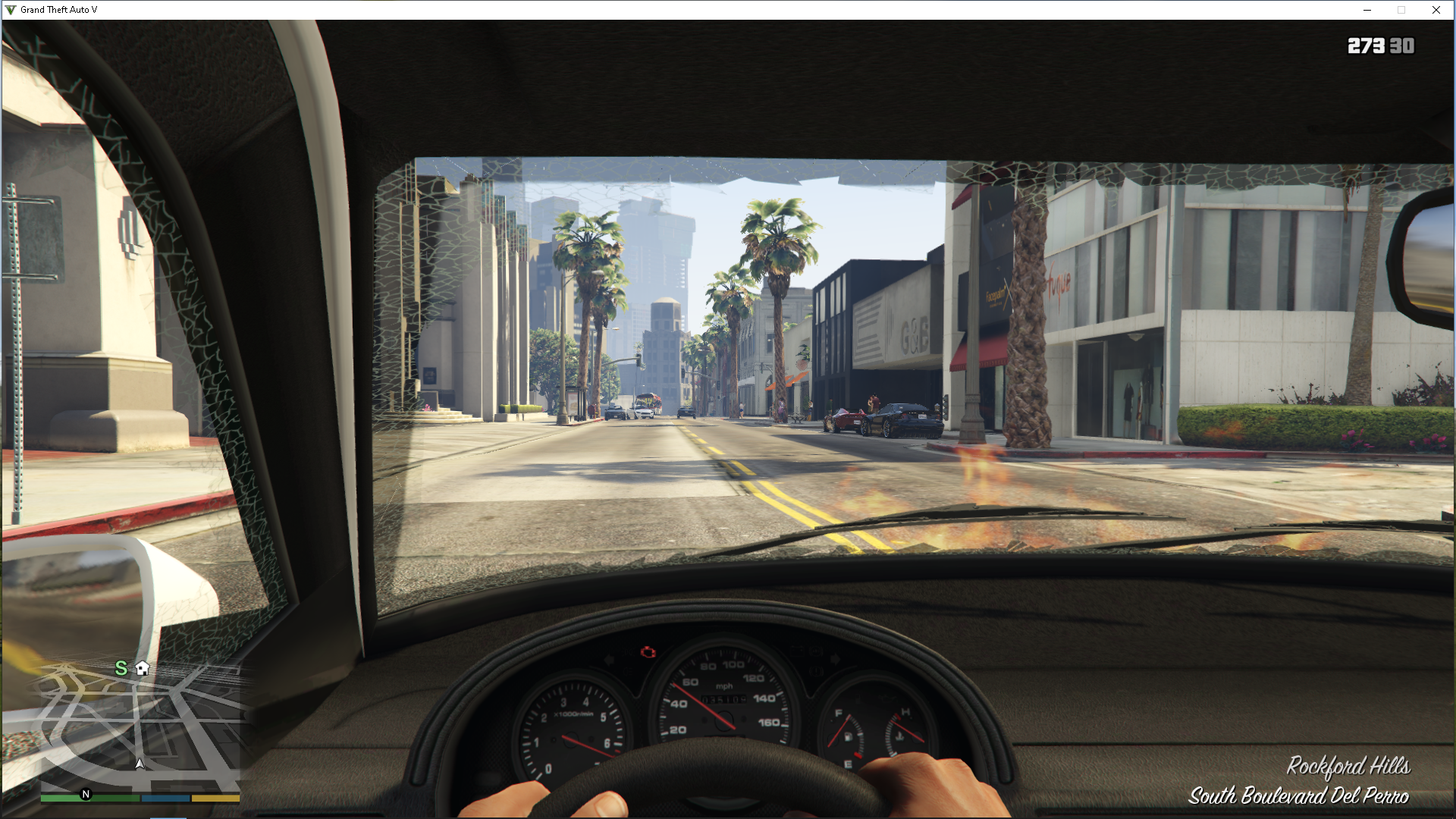Minimize the game window
1456x819 pixels.
1367,10
